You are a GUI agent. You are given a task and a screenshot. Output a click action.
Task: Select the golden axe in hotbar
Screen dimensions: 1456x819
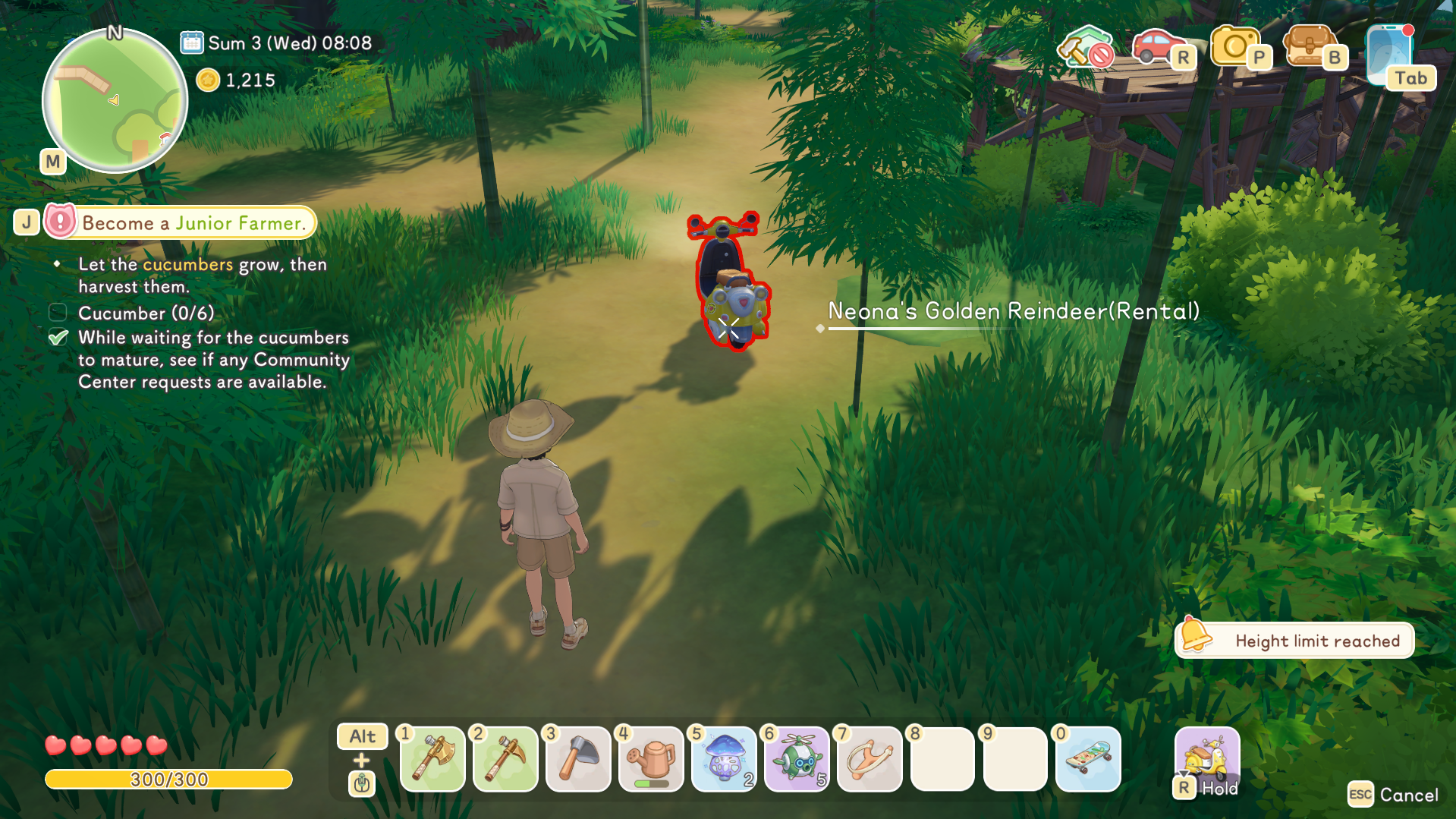point(432,758)
